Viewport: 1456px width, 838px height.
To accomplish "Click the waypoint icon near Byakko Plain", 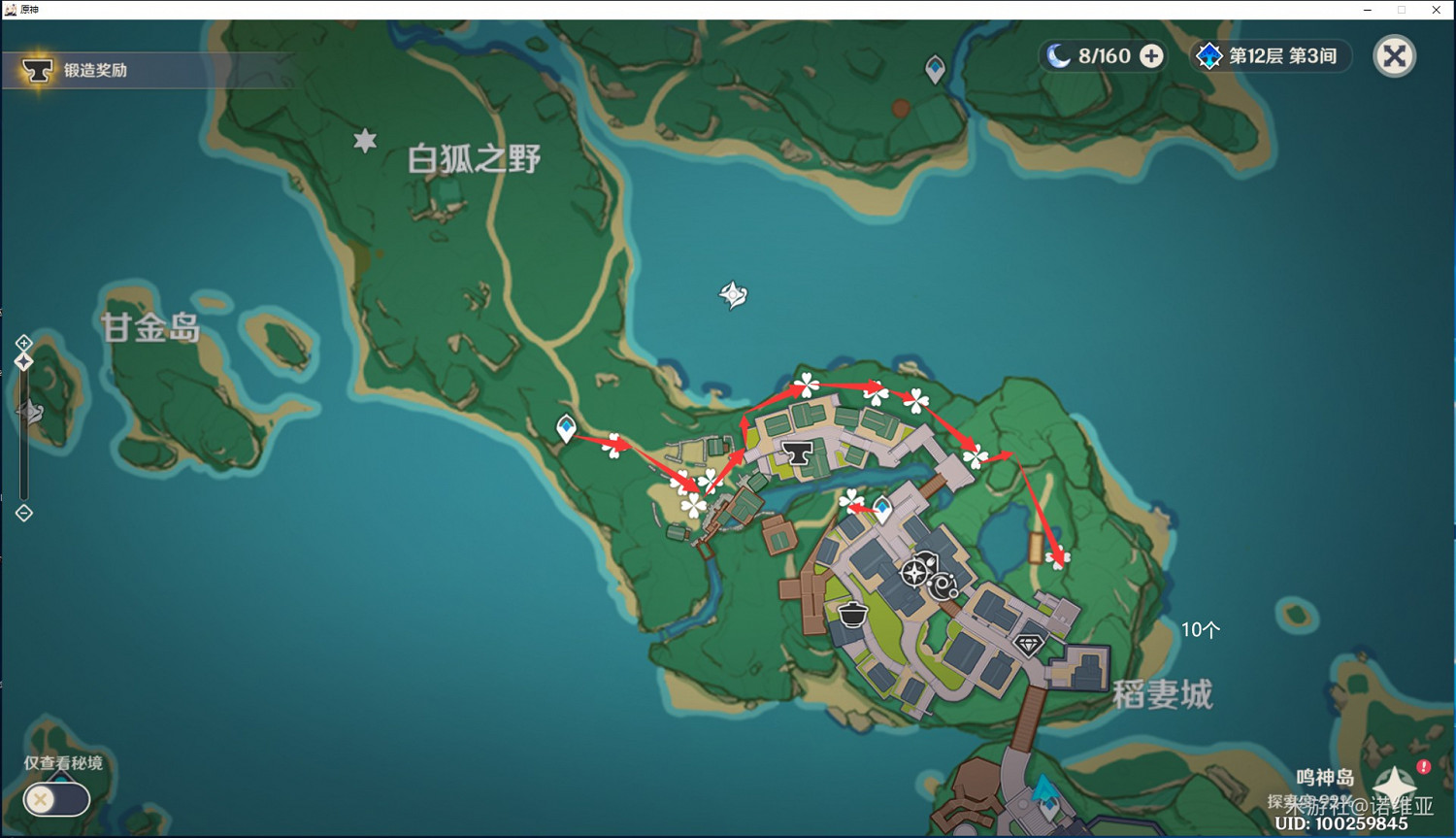I will 935,68.
